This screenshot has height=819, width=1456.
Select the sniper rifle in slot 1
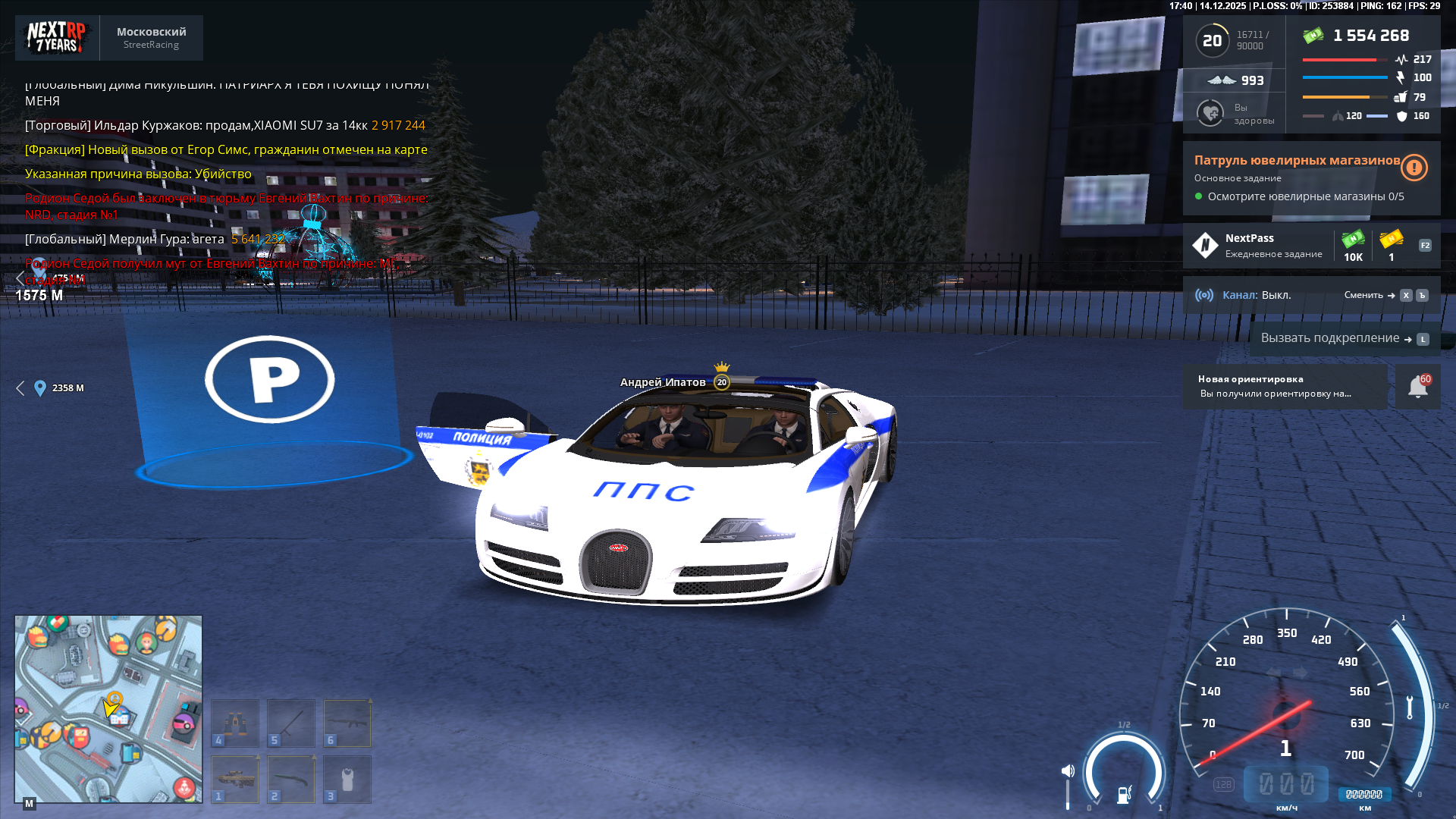pyautogui.click(x=235, y=779)
